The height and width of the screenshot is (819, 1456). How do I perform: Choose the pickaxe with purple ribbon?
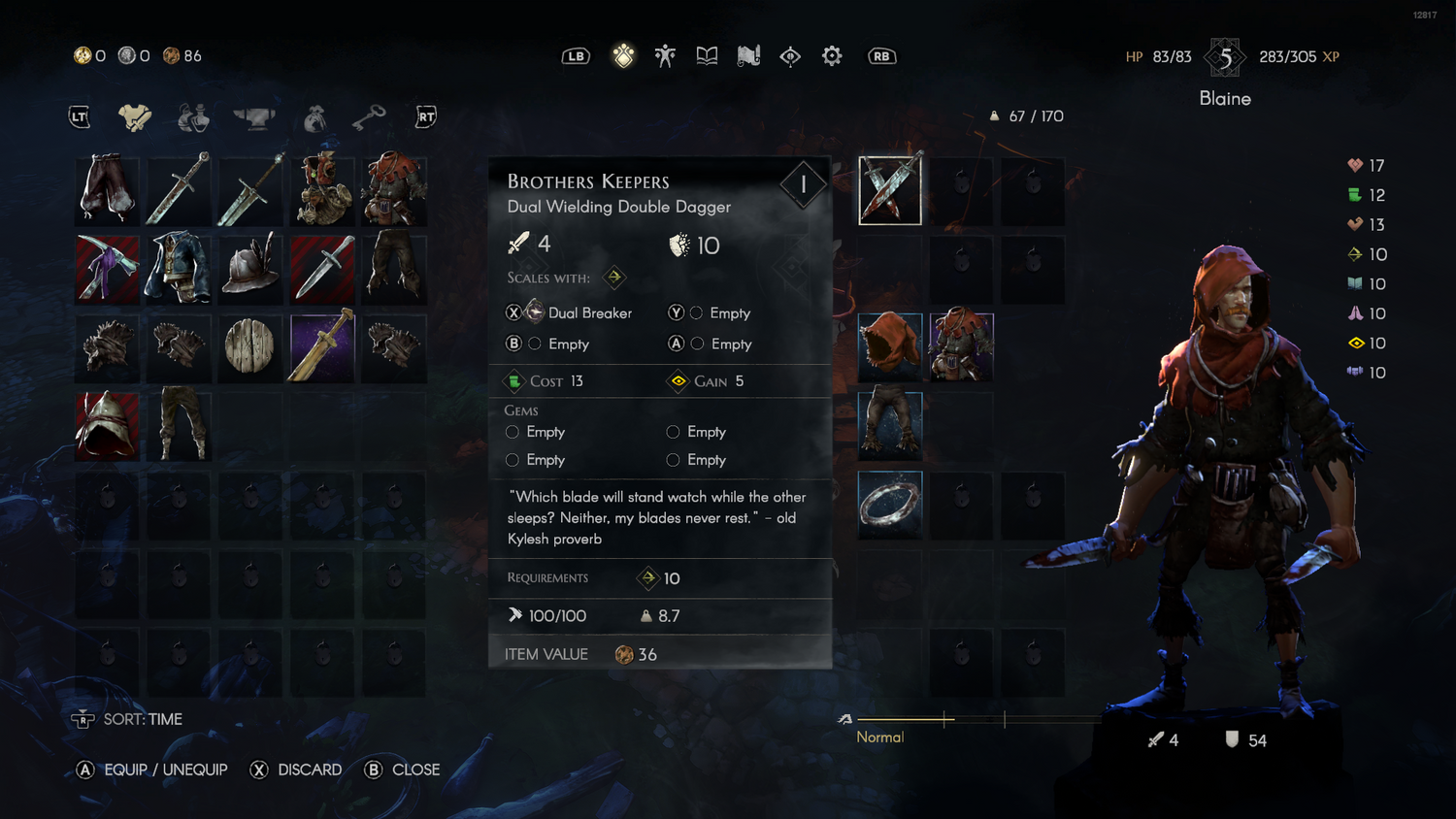pyautogui.click(x=108, y=268)
